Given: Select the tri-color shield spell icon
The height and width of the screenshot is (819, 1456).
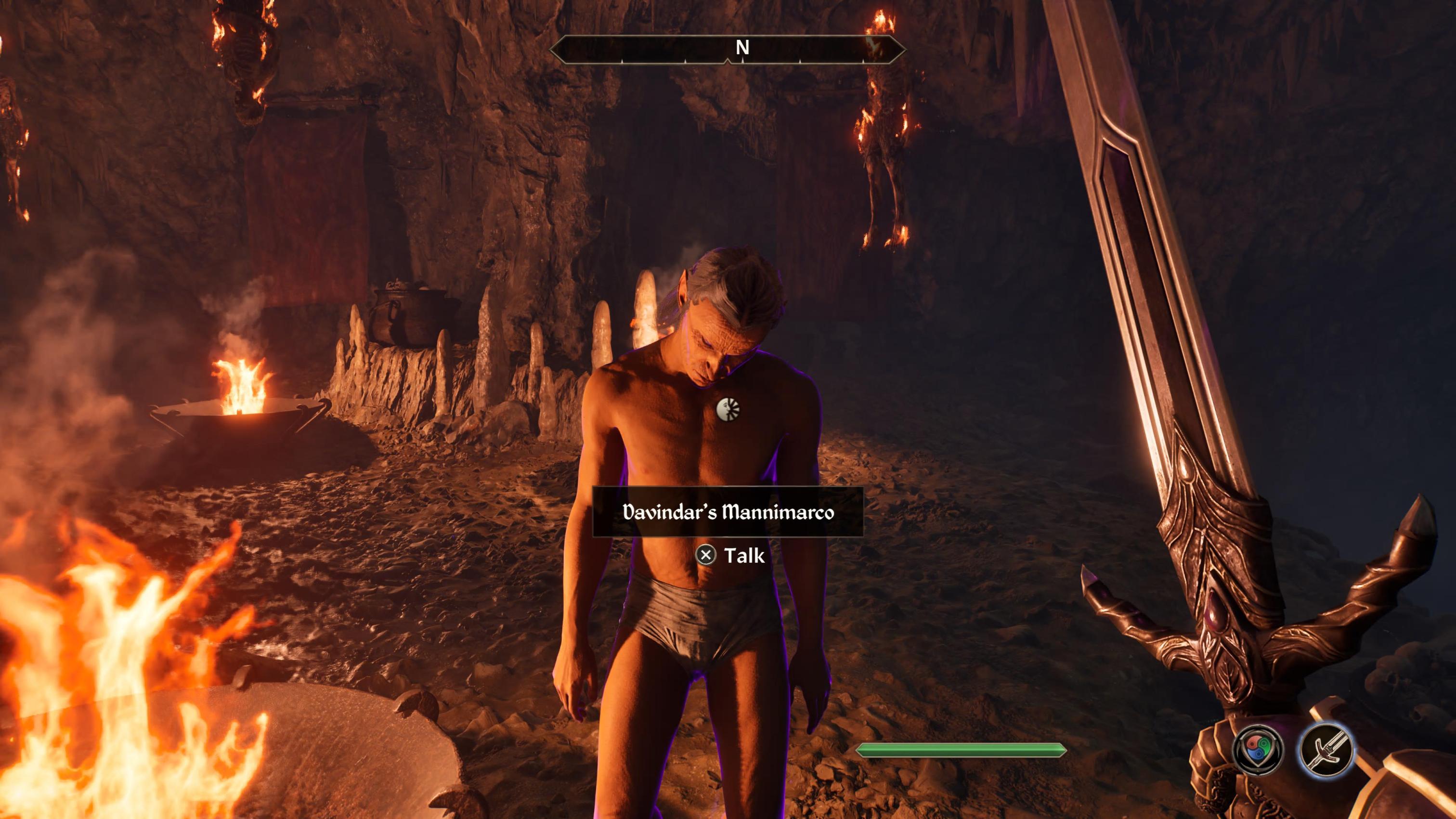Looking at the screenshot, I should [1258, 750].
